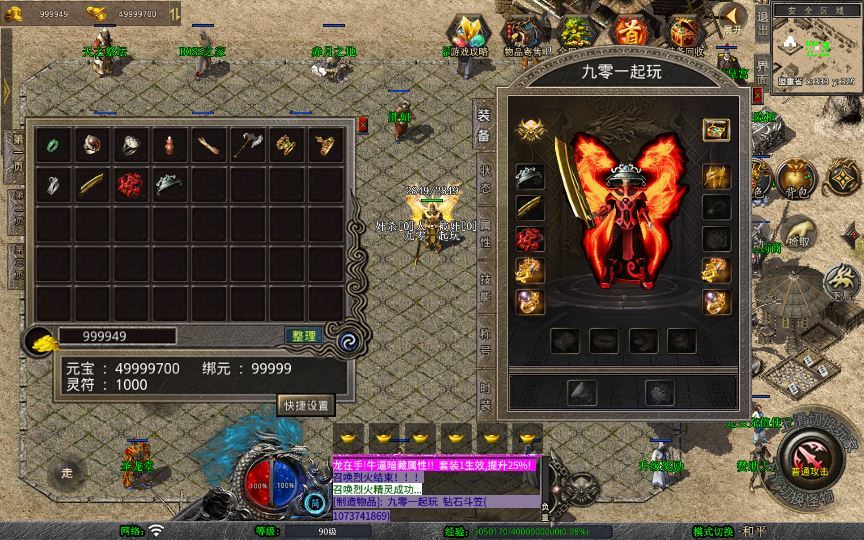Open the 称号 title tab
This screenshot has height=540, width=864.
tap(485, 340)
